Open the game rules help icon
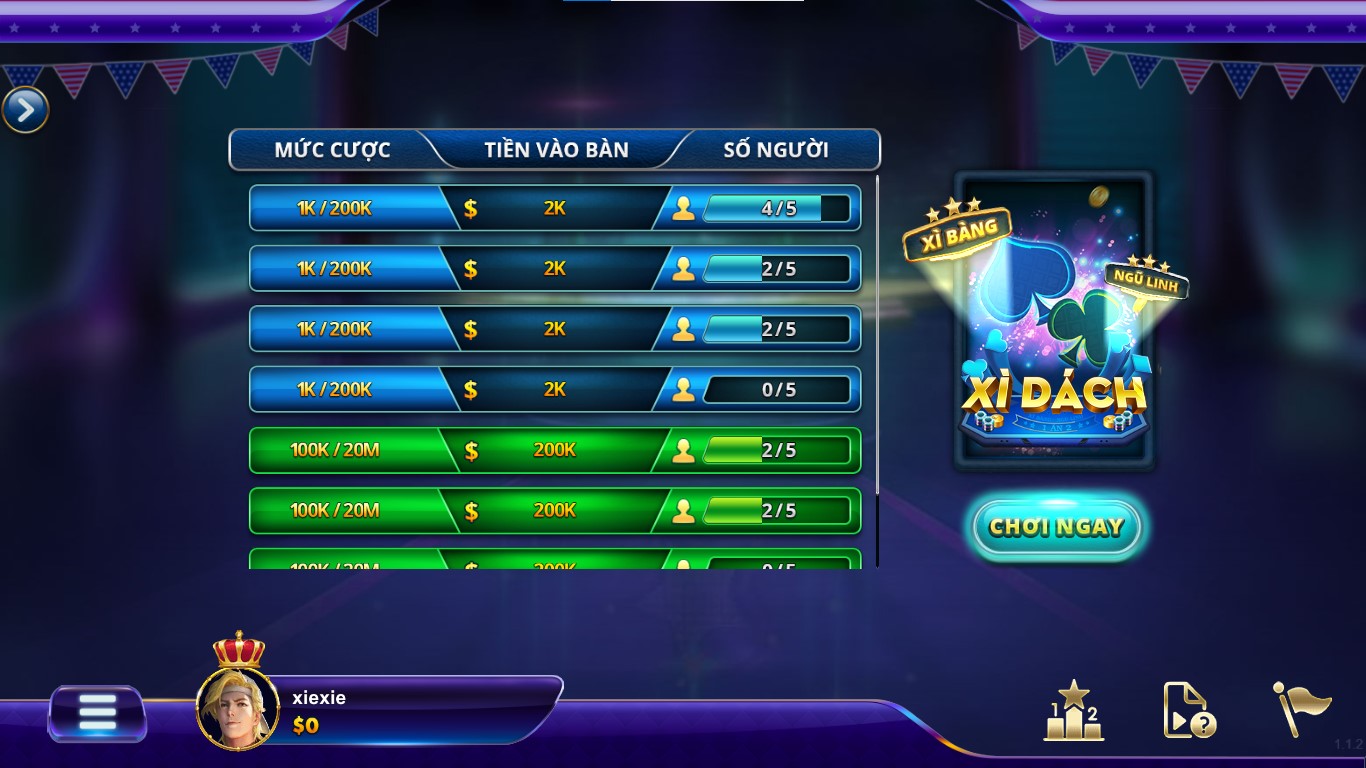This screenshot has width=1366, height=768. (1186, 711)
